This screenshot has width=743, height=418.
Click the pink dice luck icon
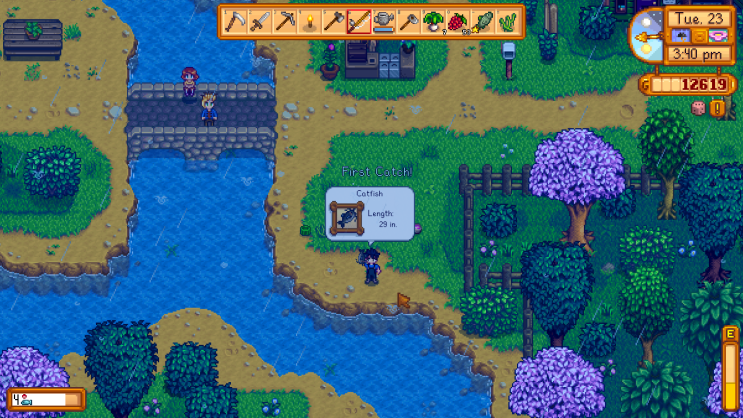point(699,107)
